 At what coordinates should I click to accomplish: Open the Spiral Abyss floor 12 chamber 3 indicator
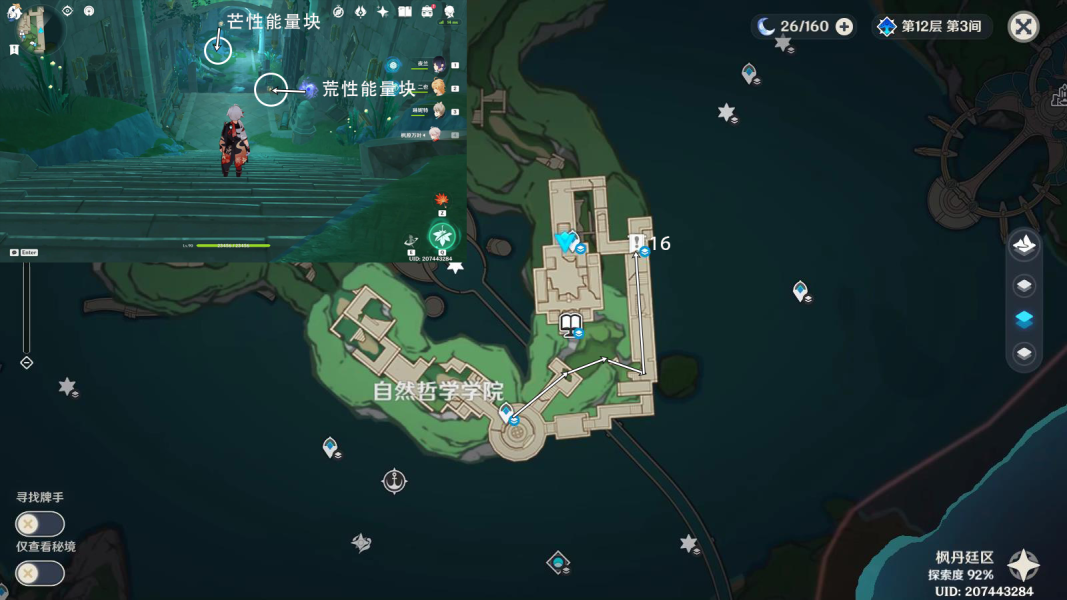point(933,27)
